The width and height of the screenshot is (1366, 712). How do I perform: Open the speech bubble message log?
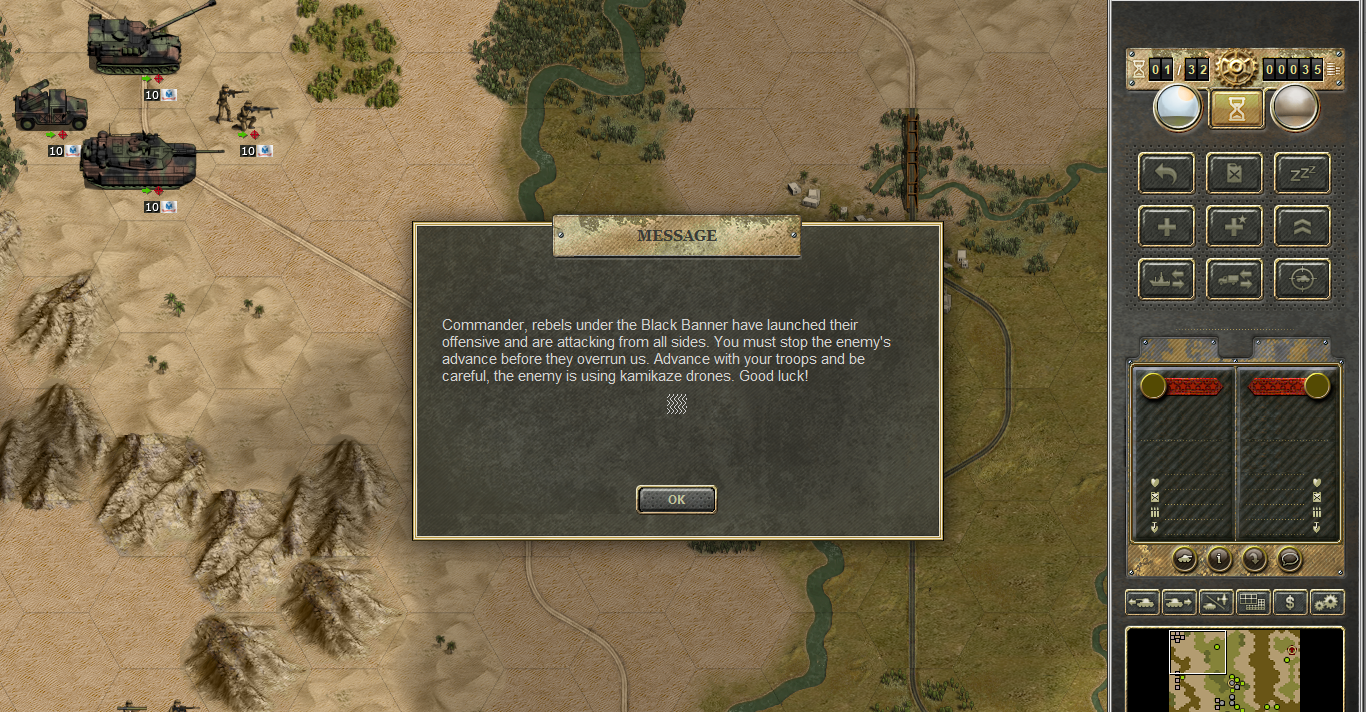[x=1290, y=559]
